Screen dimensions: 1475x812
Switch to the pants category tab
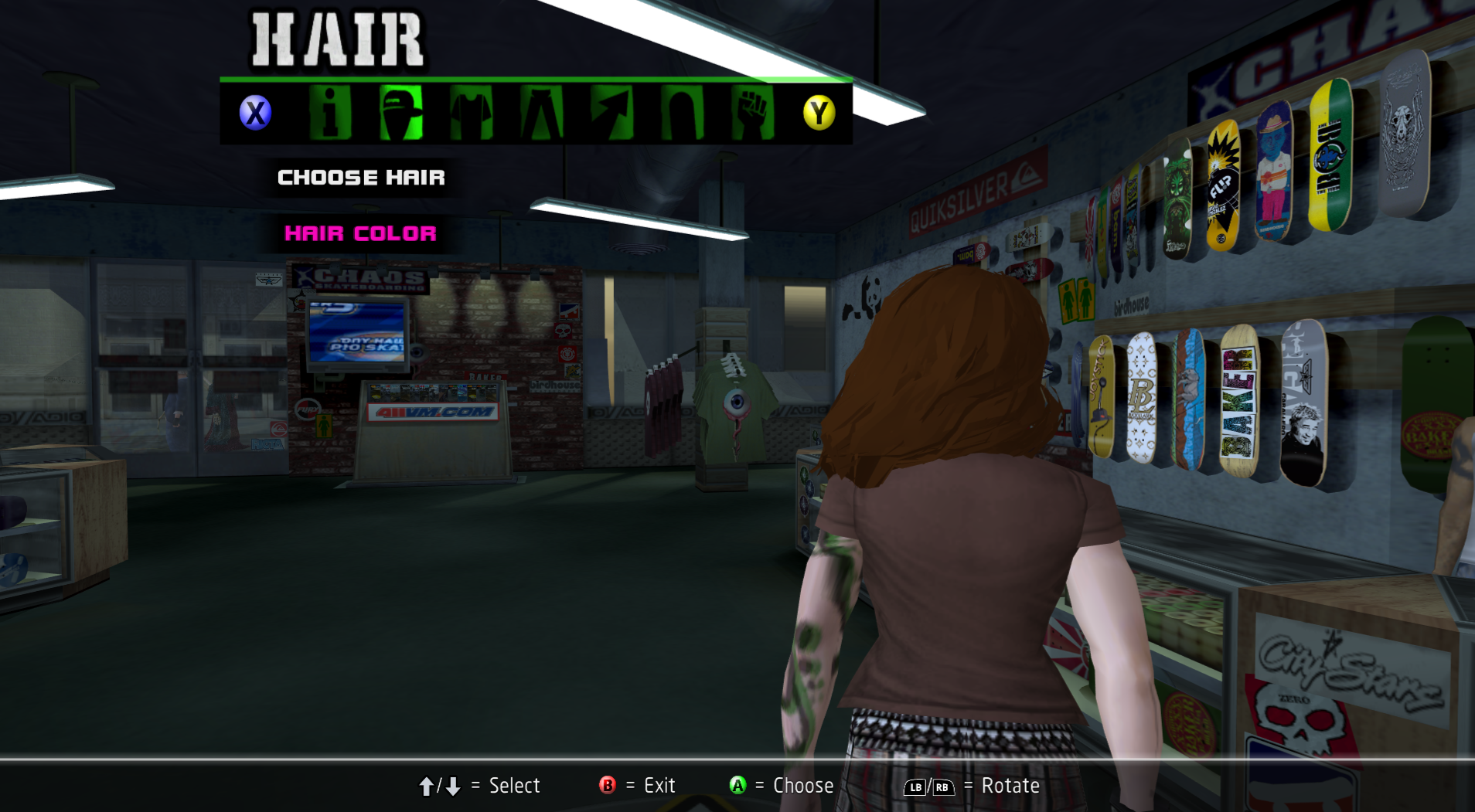[541, 113]
